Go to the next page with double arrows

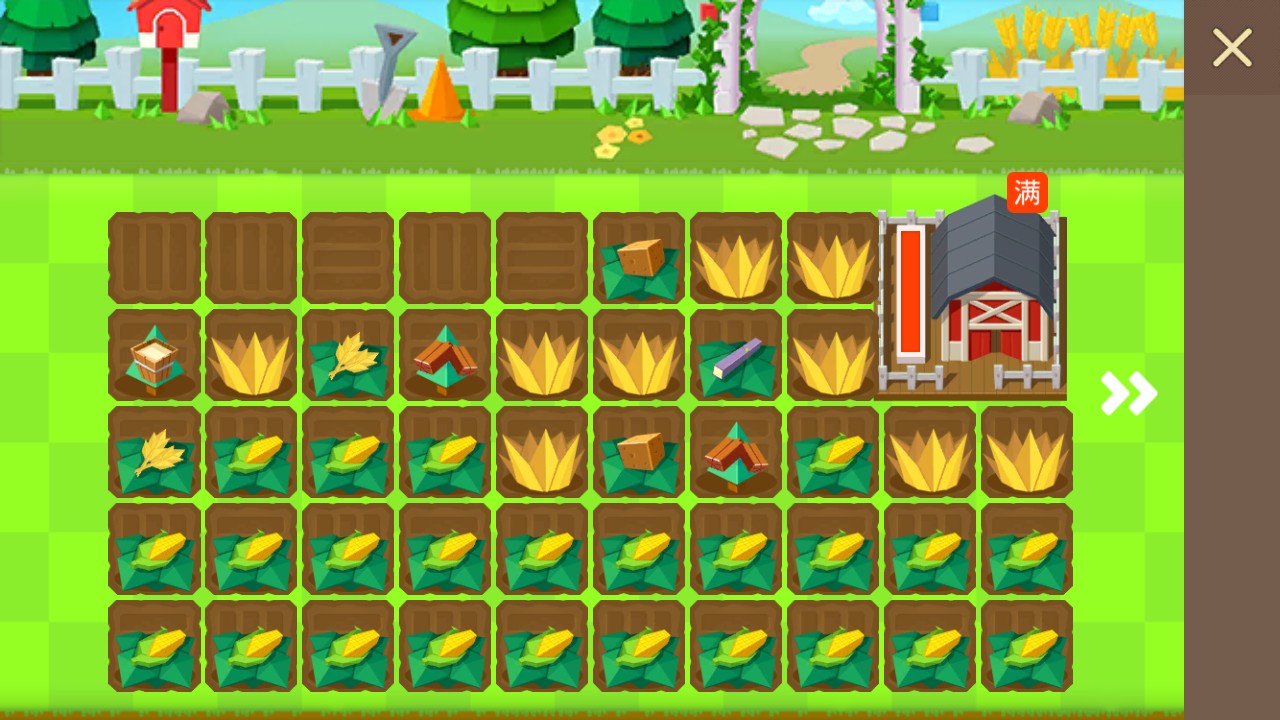pyautogui.click(x=1128, y=393)
